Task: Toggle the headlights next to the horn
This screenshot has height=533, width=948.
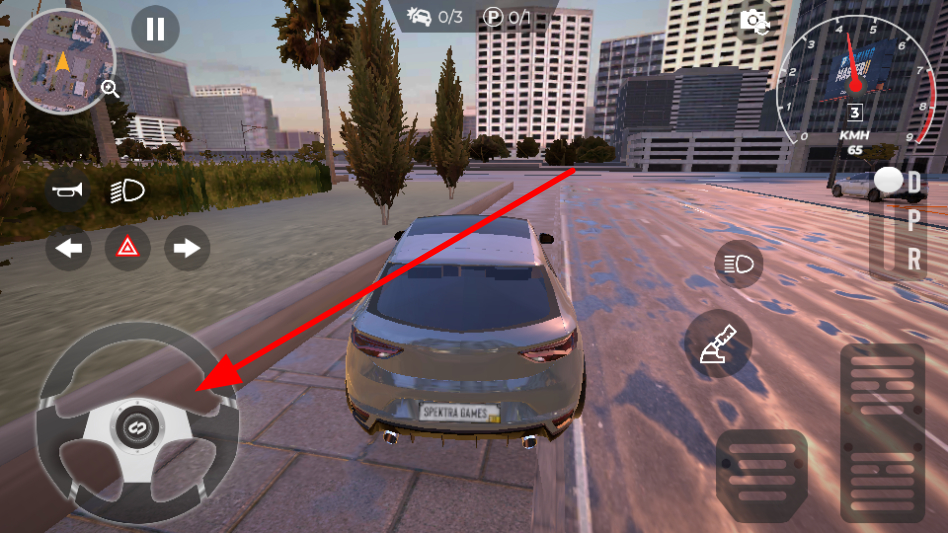Action: point(127,190)
